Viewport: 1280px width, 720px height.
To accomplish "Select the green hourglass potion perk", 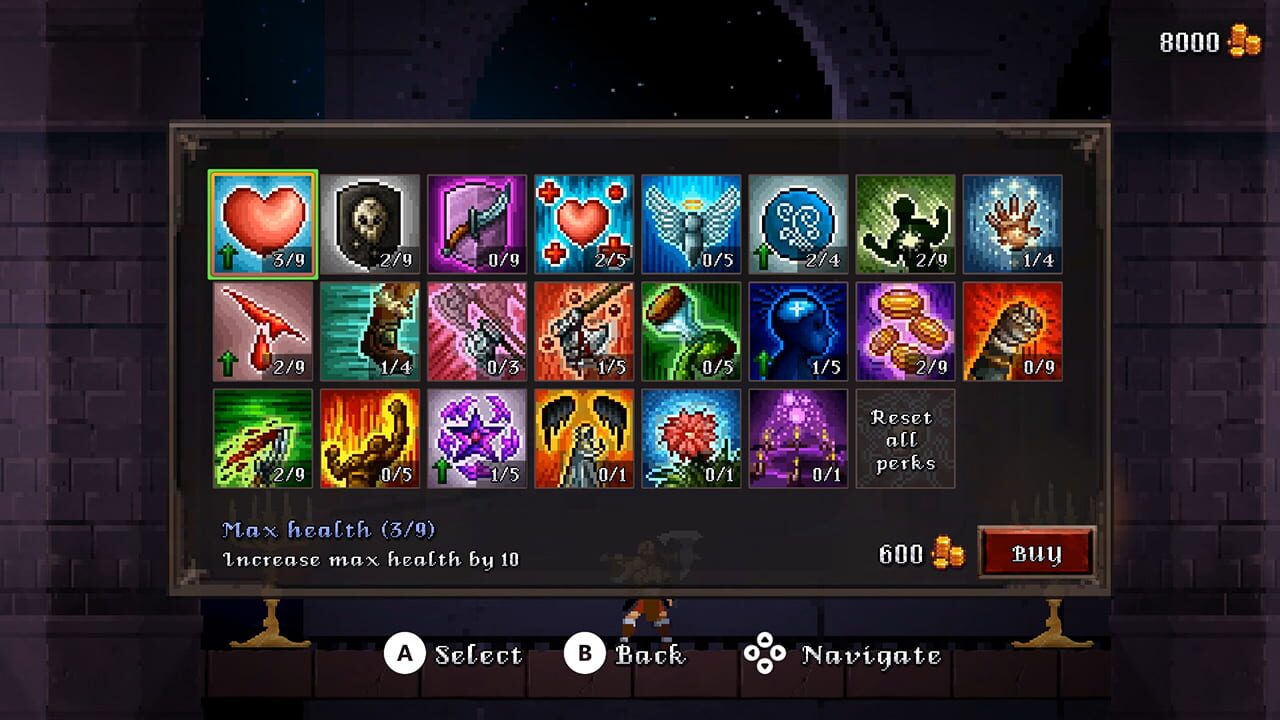I will [691, 330].
